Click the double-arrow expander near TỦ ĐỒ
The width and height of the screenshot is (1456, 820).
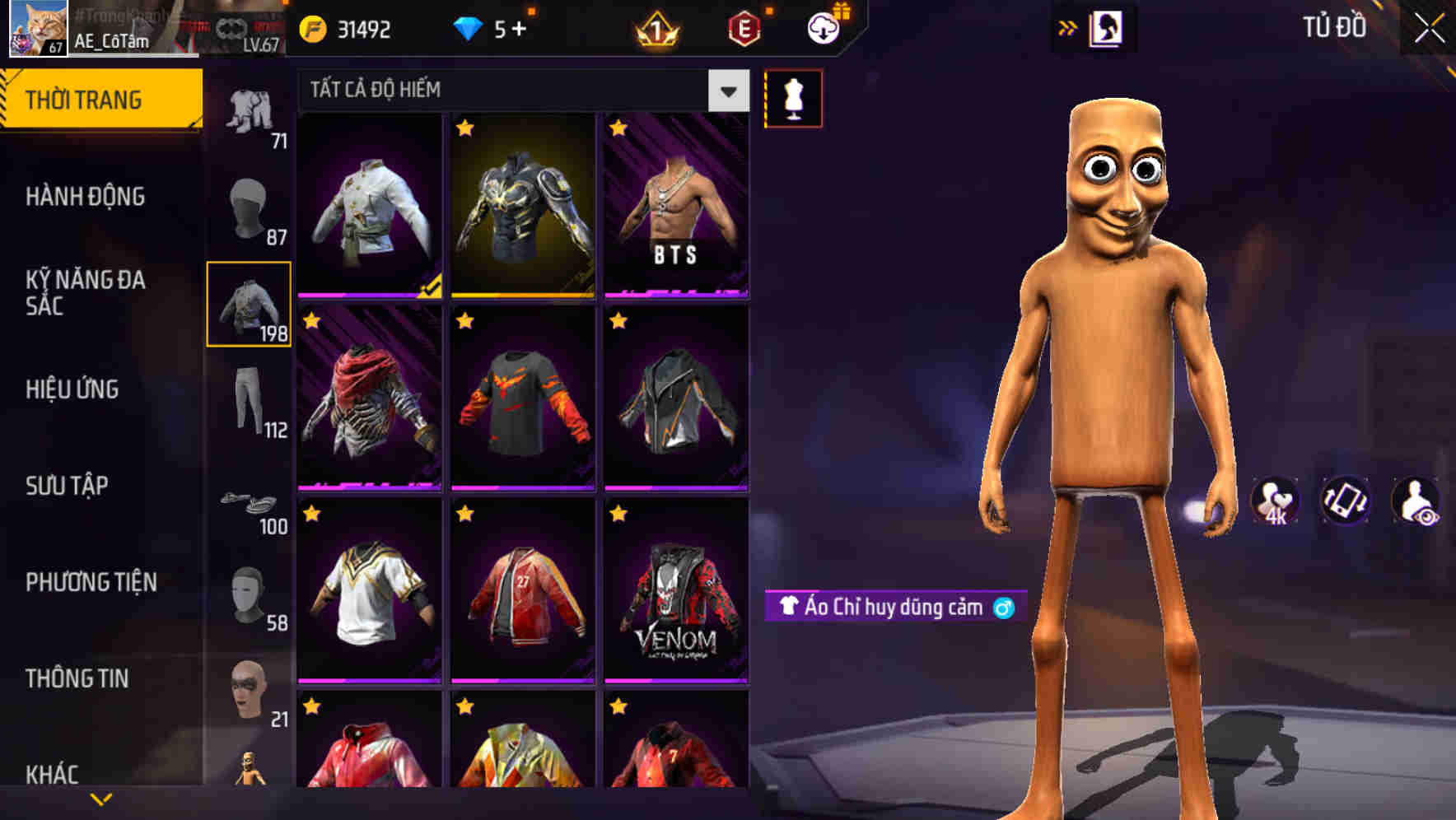(x=1069, y=27)
